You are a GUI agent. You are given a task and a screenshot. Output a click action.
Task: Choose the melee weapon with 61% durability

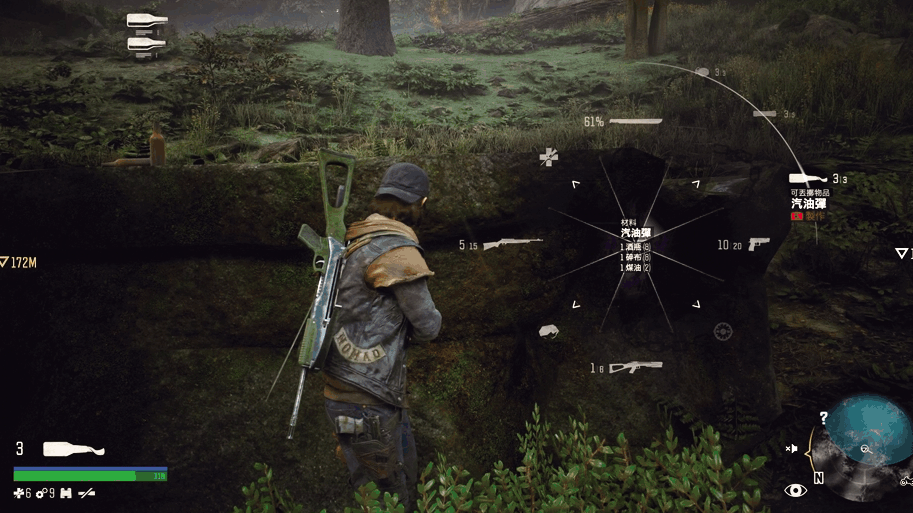(635, 121)
